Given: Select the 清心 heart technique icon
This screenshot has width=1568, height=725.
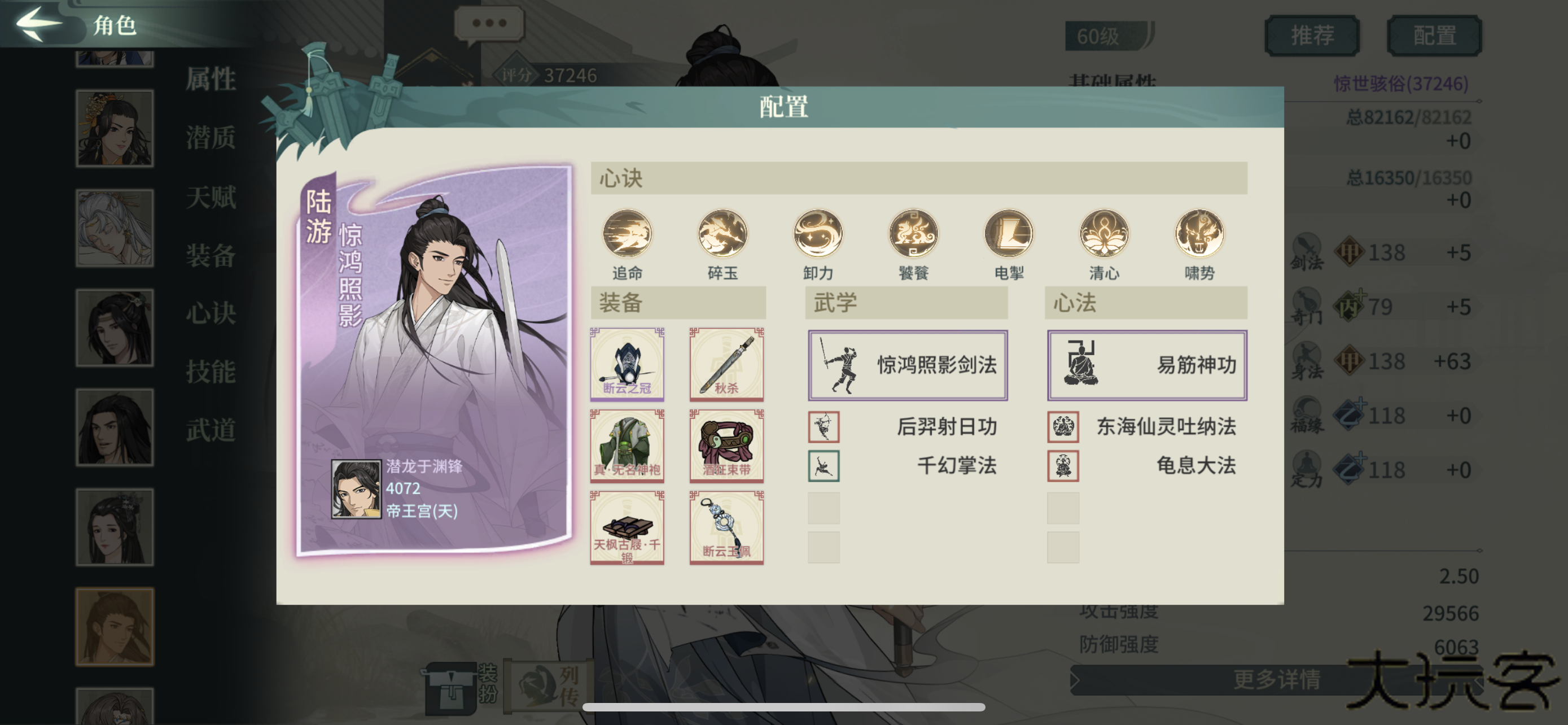Looking at the screenshot, I should click(x=1103, y=233).
